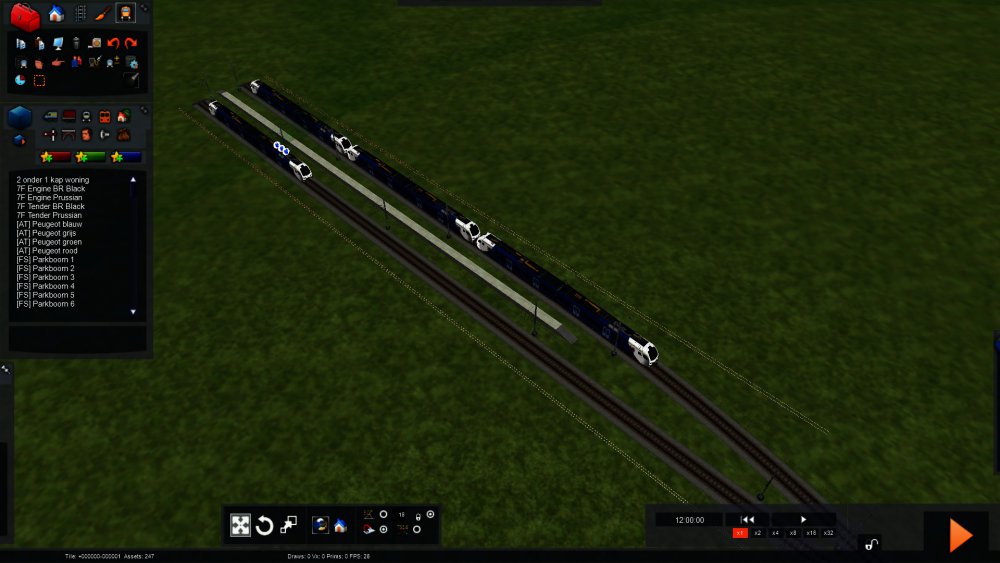This screenshot has width=1000, height=563.
Task: Set time speed to x32
Action: (x=828, y=533)
